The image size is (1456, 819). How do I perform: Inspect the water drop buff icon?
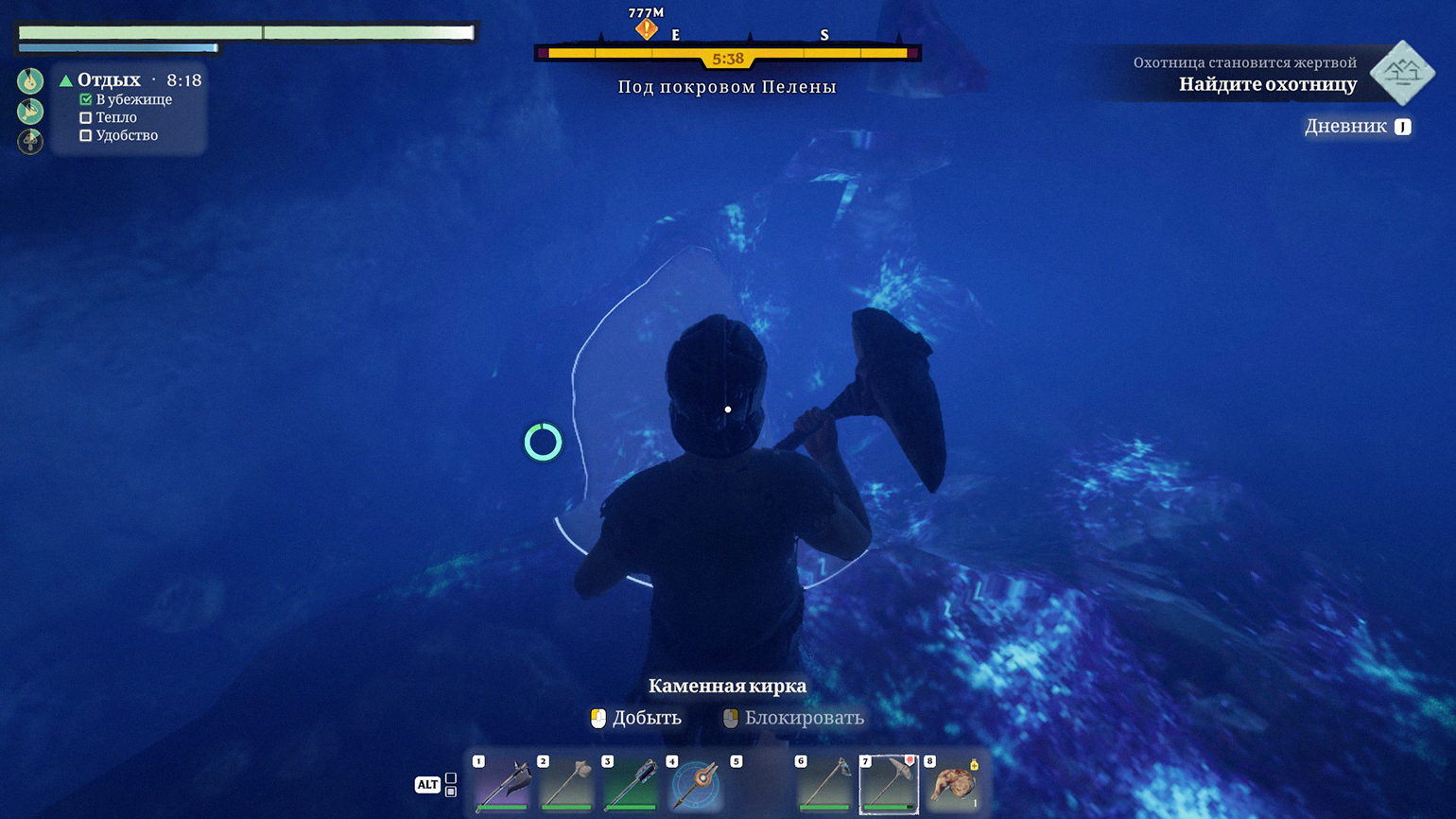click(30, 81)
